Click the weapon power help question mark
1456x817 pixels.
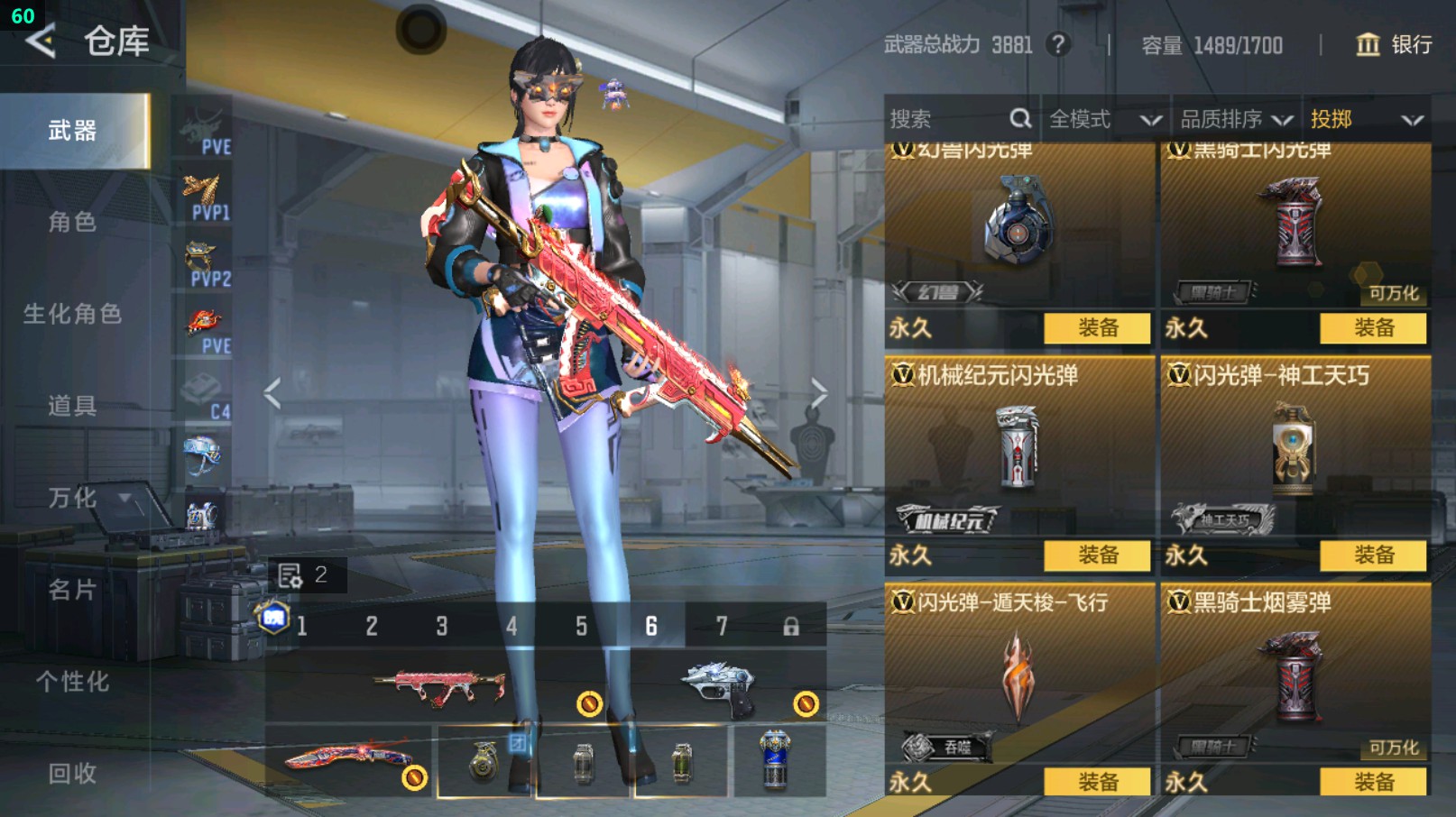click(x=1058, y=44)
